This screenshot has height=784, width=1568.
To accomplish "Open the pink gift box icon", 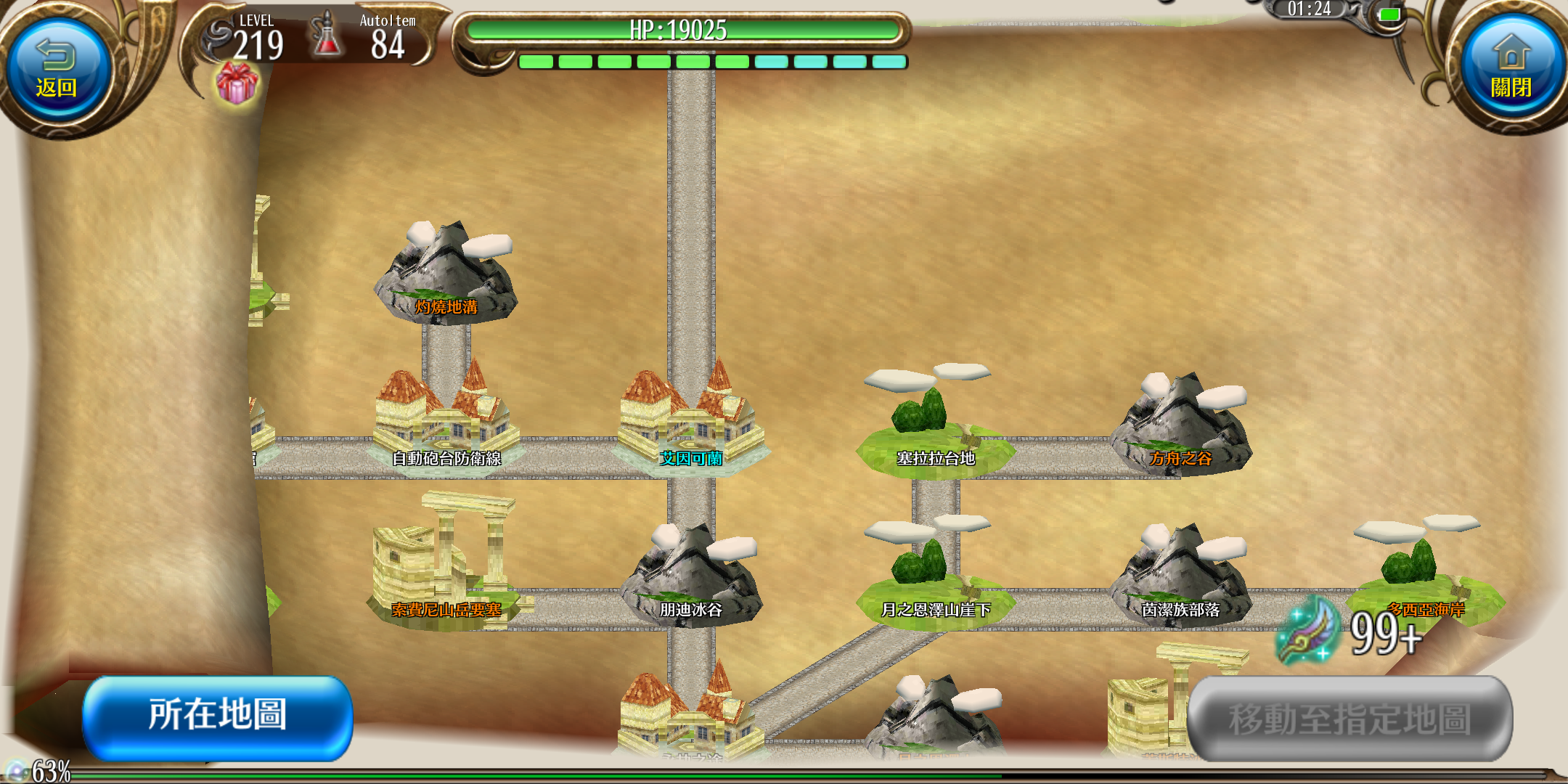I will [x=237, y=83].
